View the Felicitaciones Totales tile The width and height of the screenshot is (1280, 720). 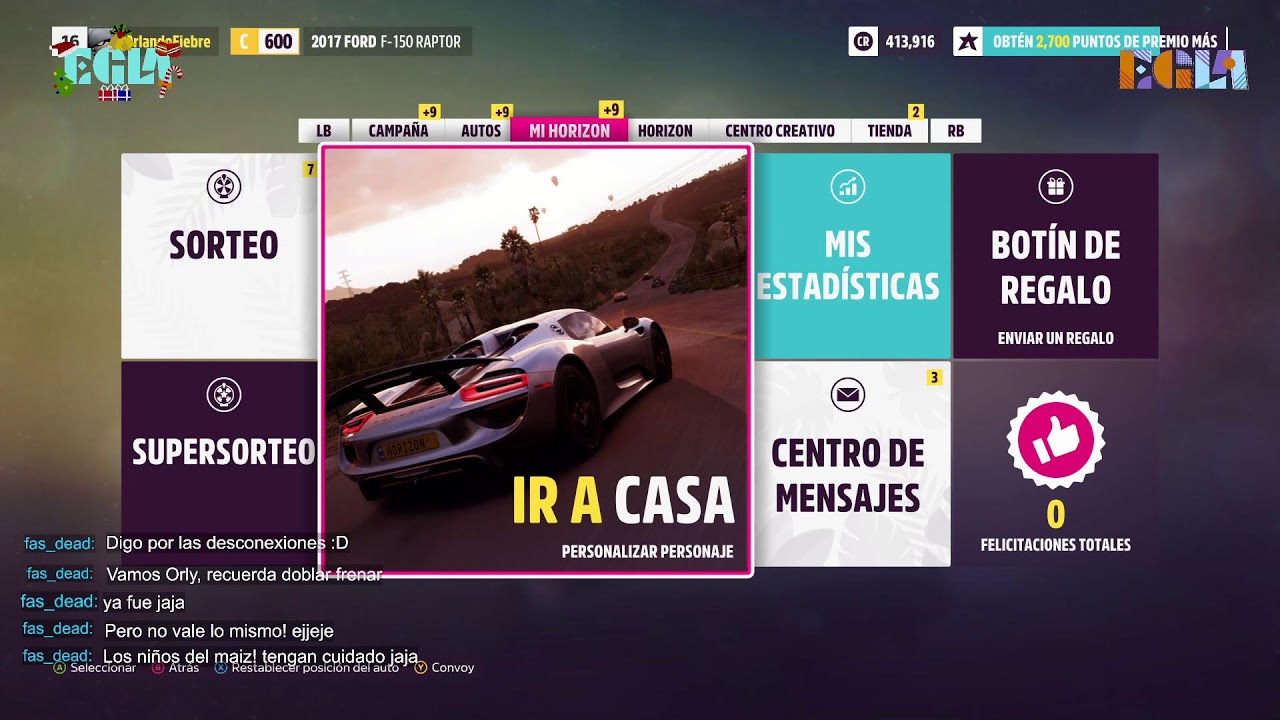1055,464
